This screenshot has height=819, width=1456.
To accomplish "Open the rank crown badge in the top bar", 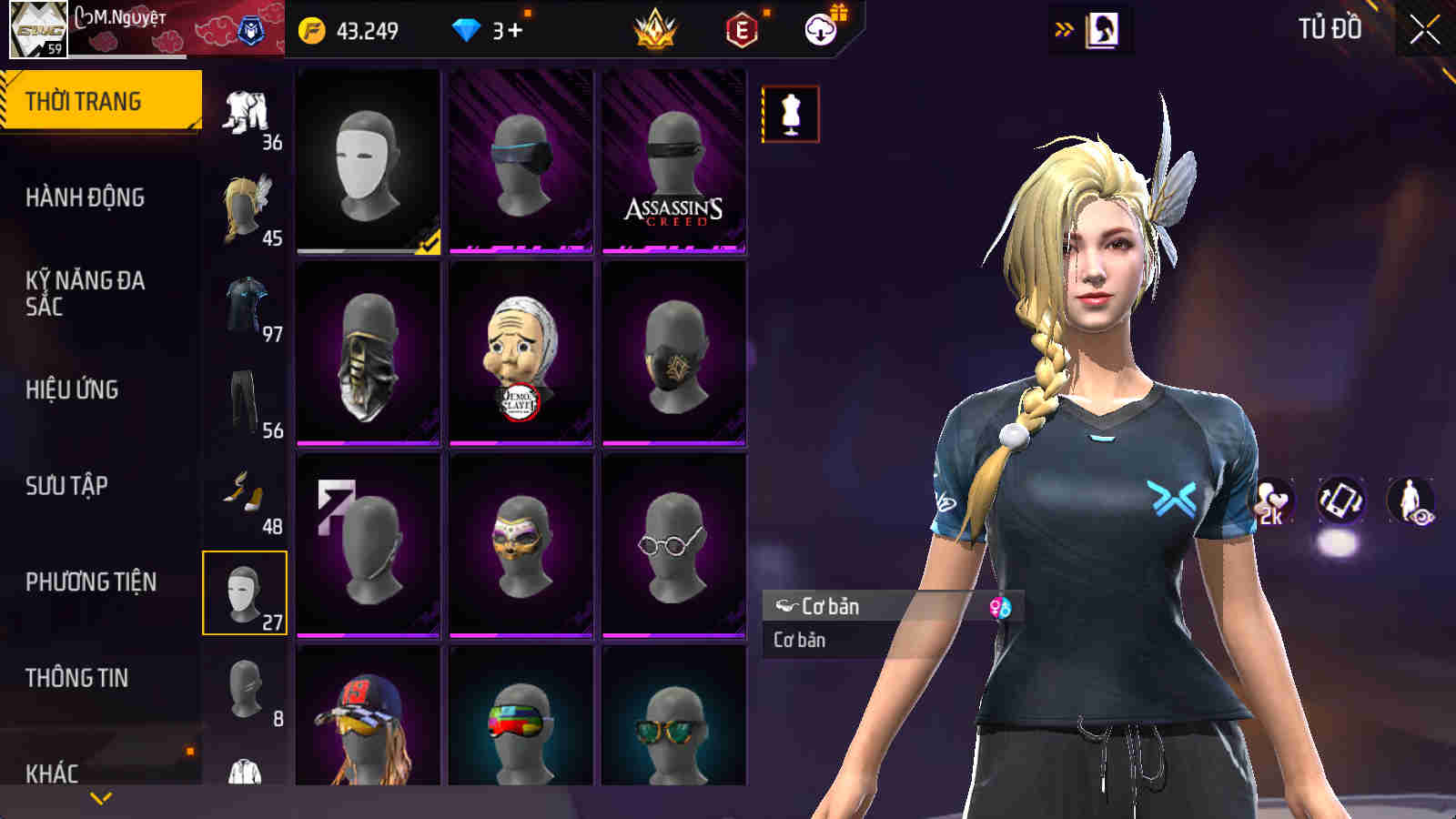I will (657, 29).
